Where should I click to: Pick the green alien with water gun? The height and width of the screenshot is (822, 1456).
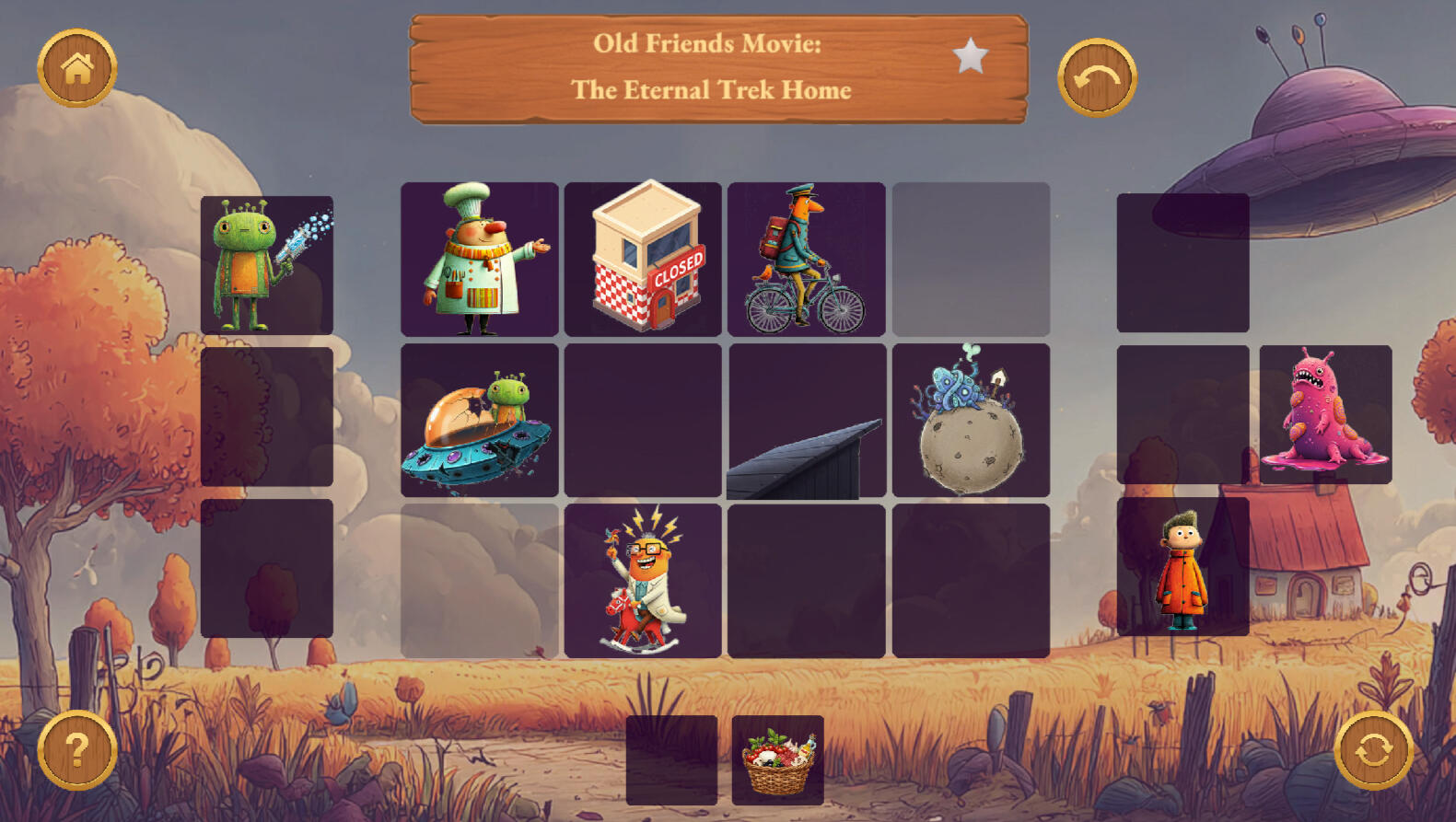point(267,265)
